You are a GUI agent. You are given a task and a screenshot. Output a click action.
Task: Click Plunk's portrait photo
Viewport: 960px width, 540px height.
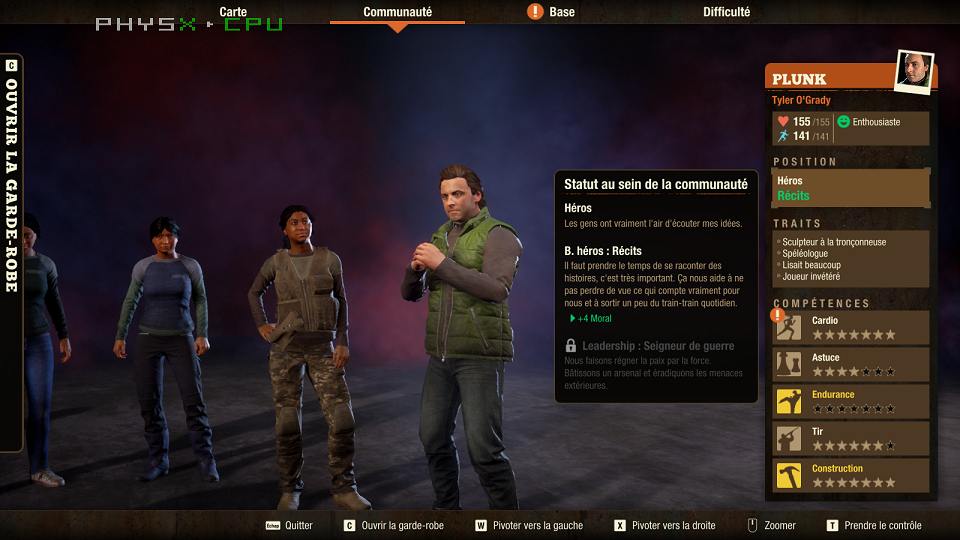click(x=914, y=71)
